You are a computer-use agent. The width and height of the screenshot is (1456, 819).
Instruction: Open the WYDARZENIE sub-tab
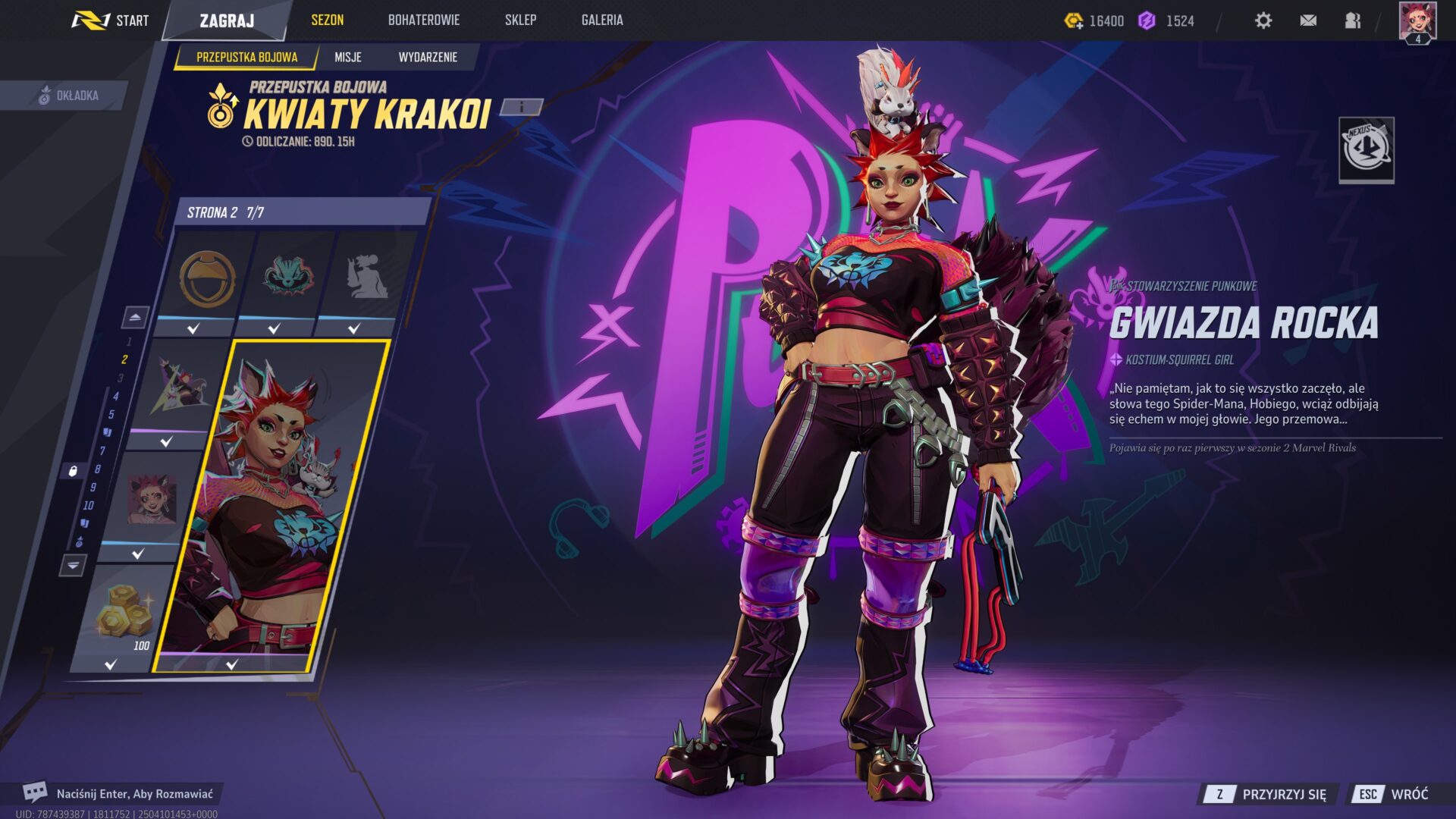tap(428, 57)
